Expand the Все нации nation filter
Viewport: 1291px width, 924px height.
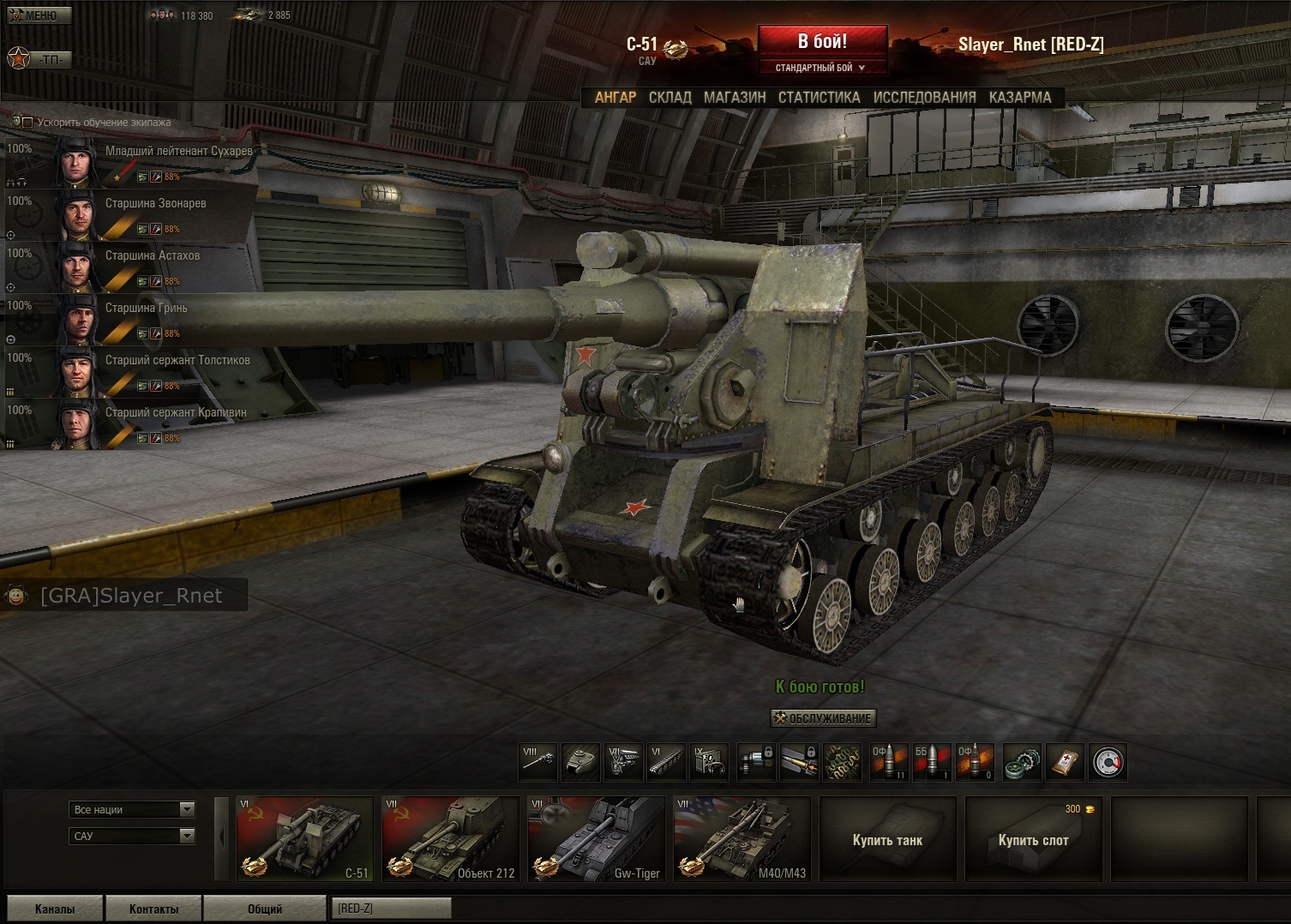(x=132, y=809)
